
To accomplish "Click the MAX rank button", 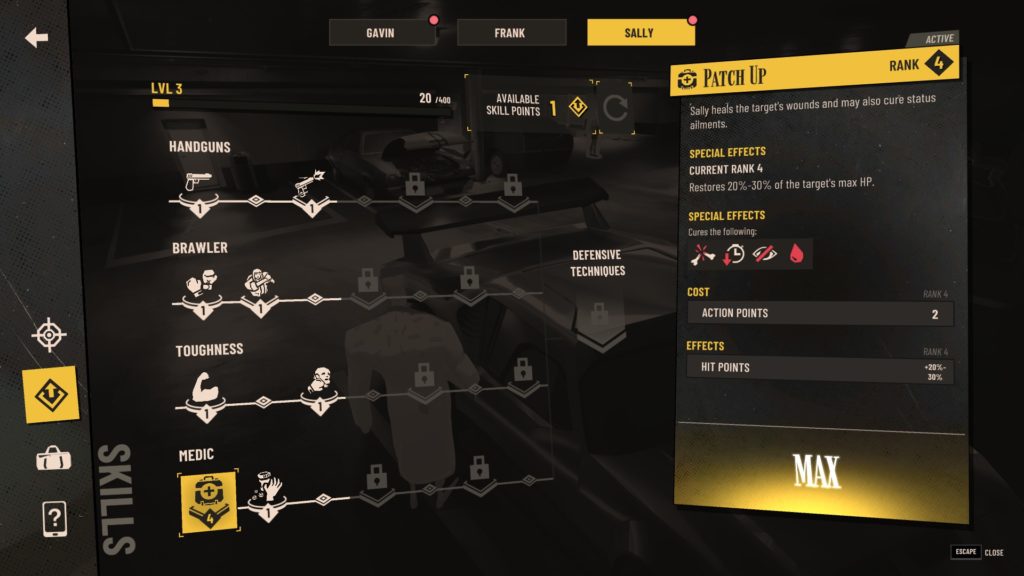I will point(818,470).
